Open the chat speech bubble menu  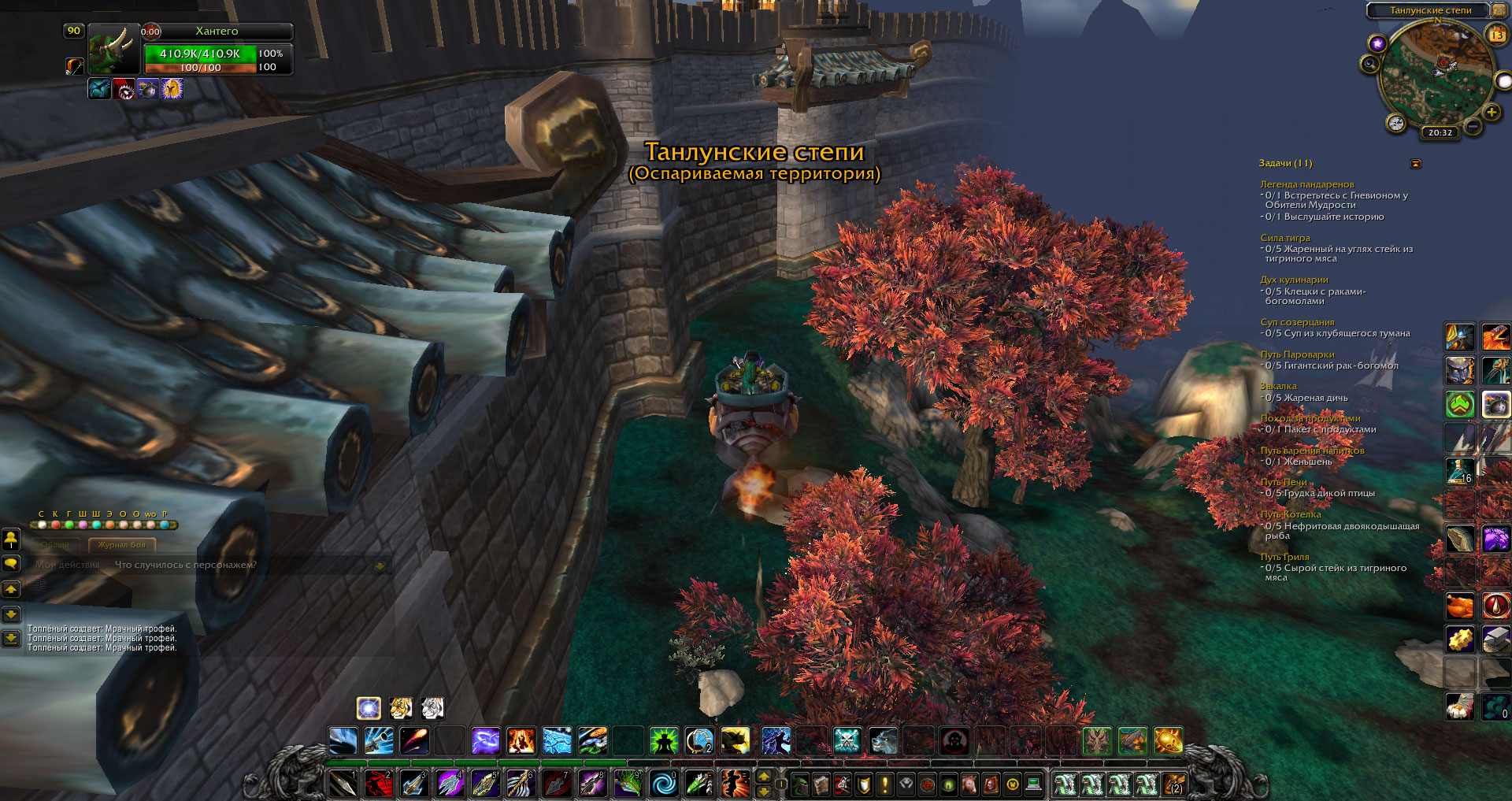pos(11,564)
